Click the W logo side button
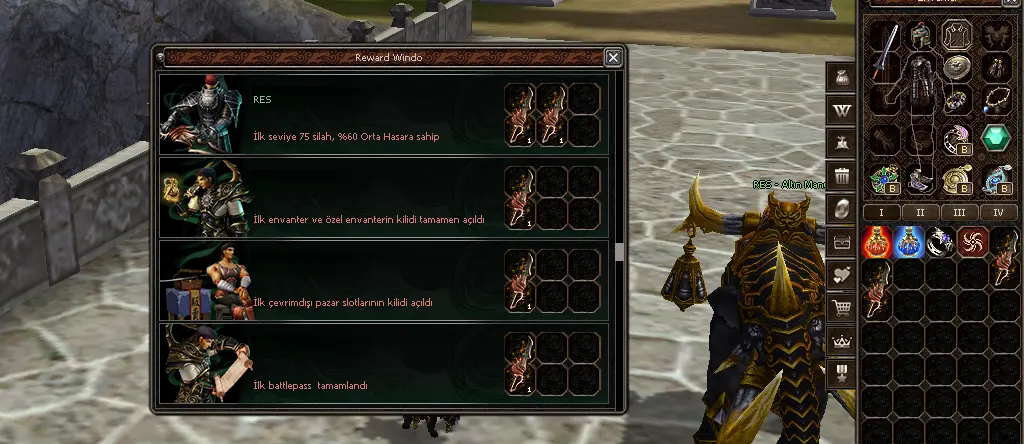This screenshot has width=1024, height=444. point(842,107)
